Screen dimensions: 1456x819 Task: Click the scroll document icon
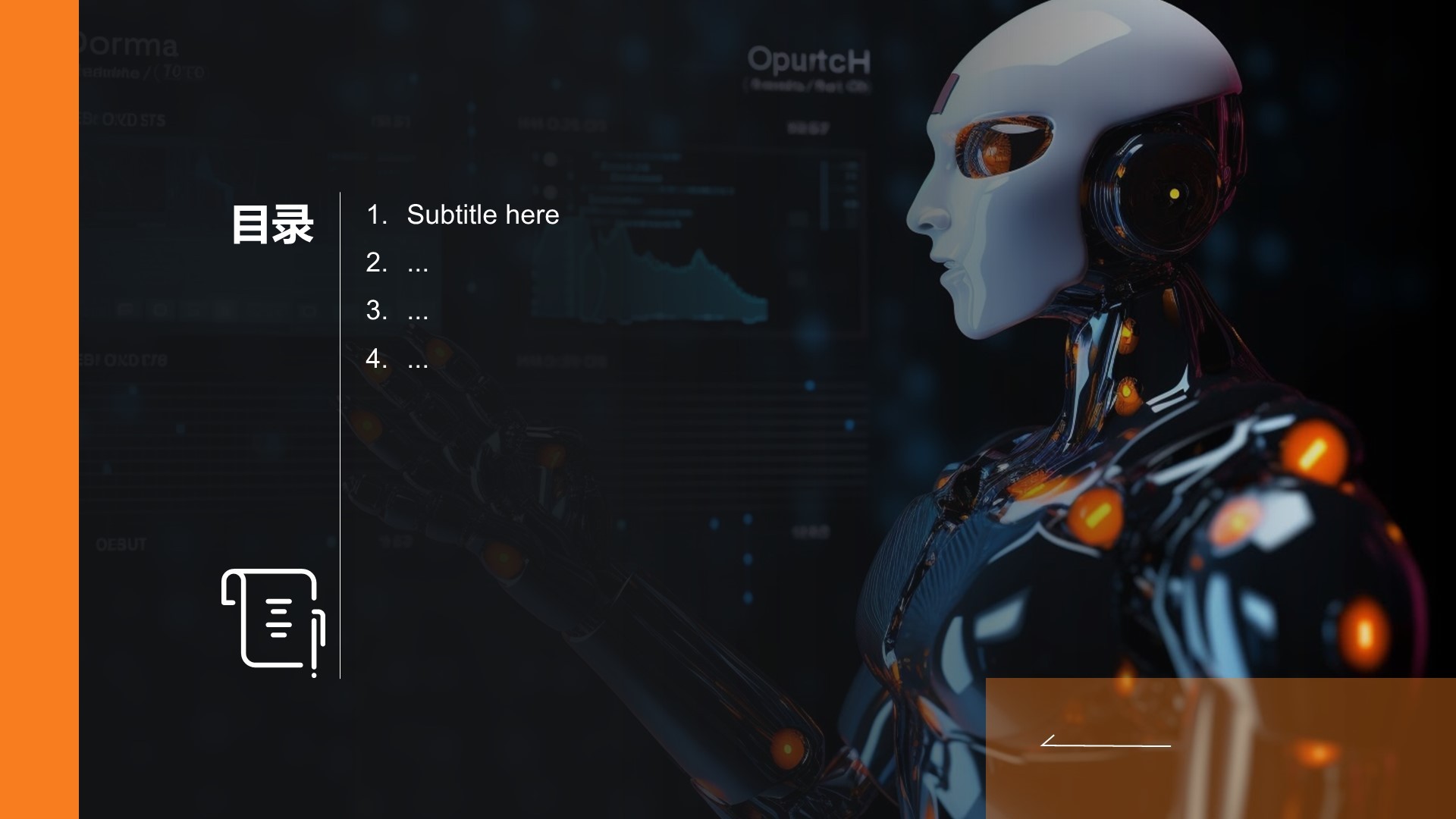click(273, 620)
